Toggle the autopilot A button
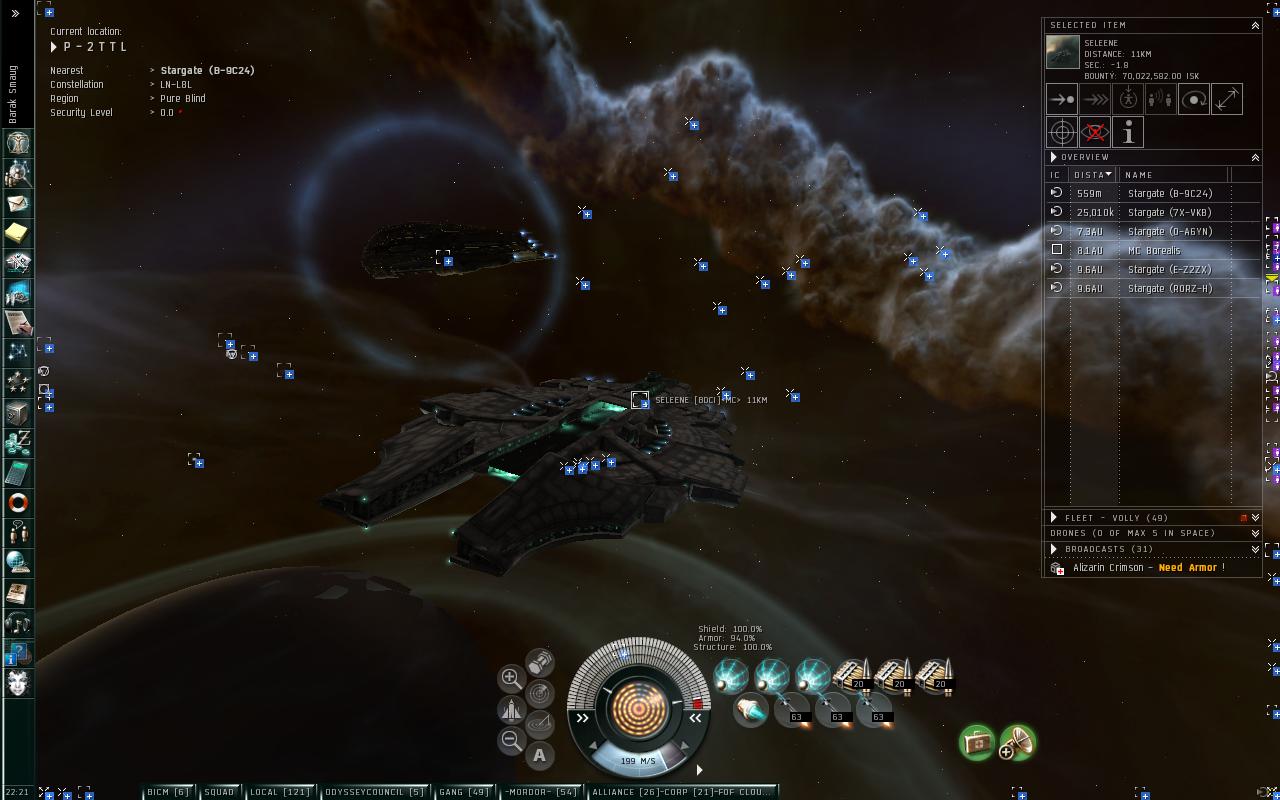The width and height of the screenshot is (1280, 800). tap(539, 756)
